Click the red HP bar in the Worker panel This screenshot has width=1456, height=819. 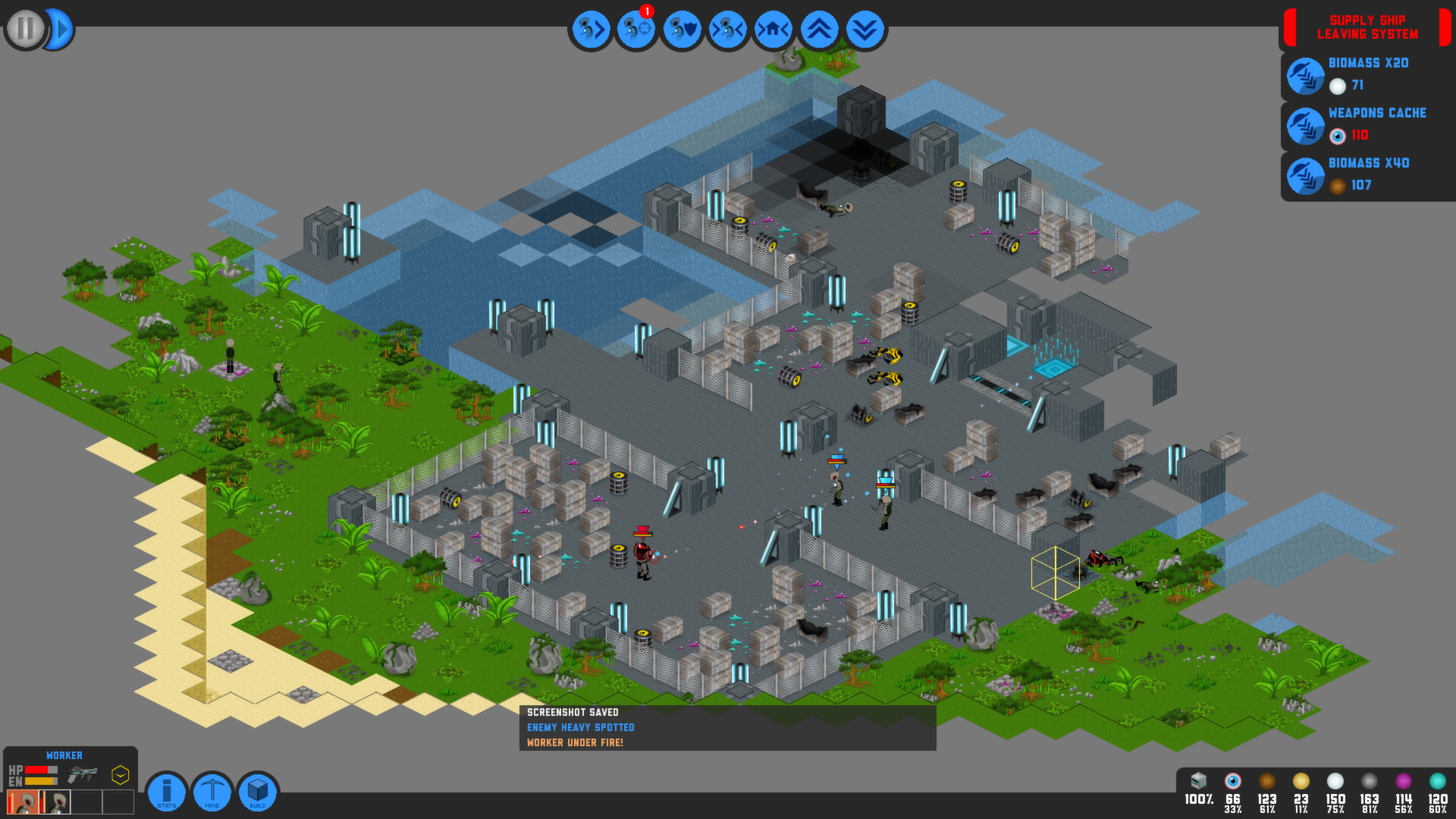[x=36, y=770]
